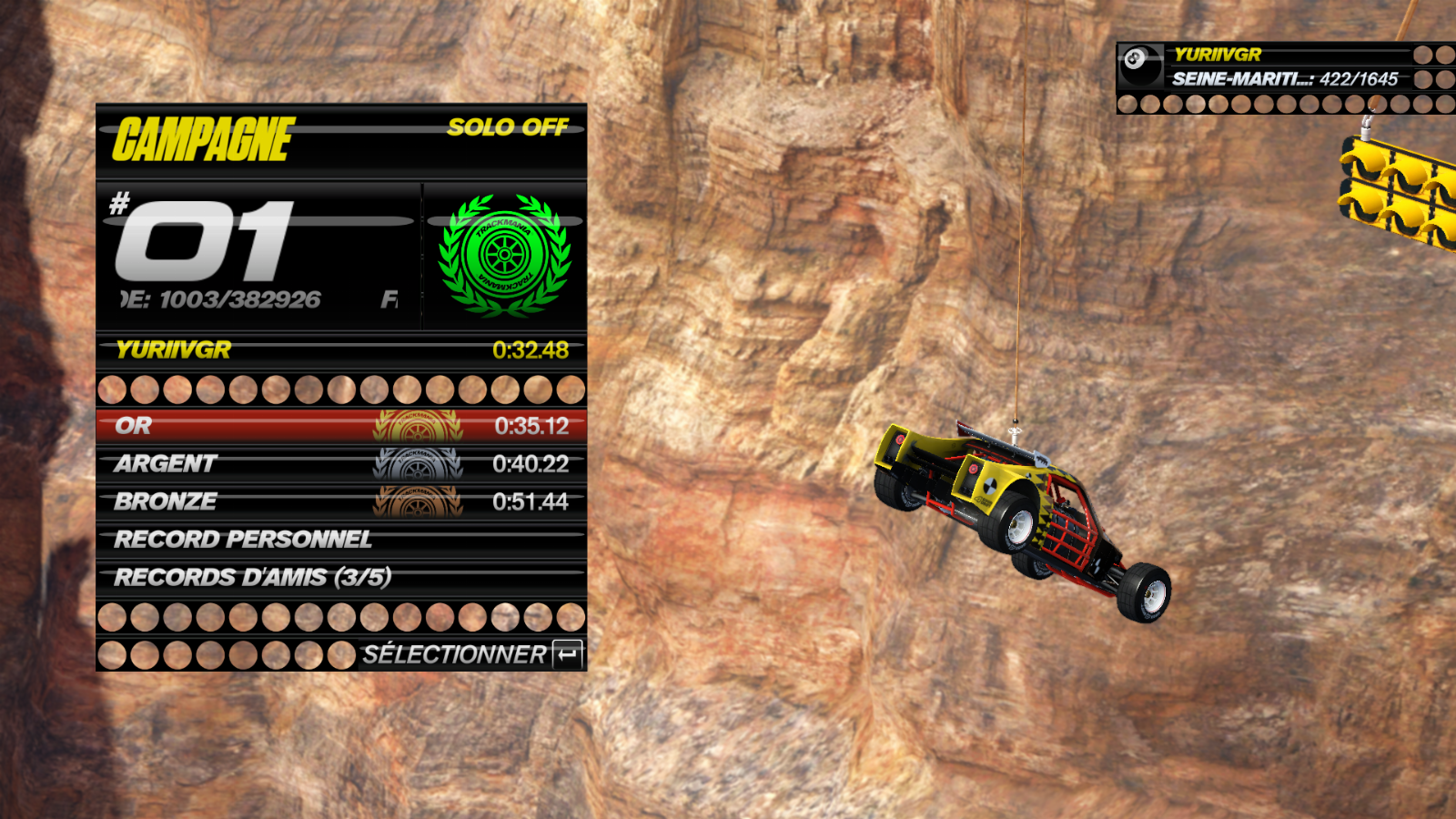This screenshot has height=819, width=1456.
Task: Open the Record Personnel entry
Action: pyautogui.click(x=341, y=540)
